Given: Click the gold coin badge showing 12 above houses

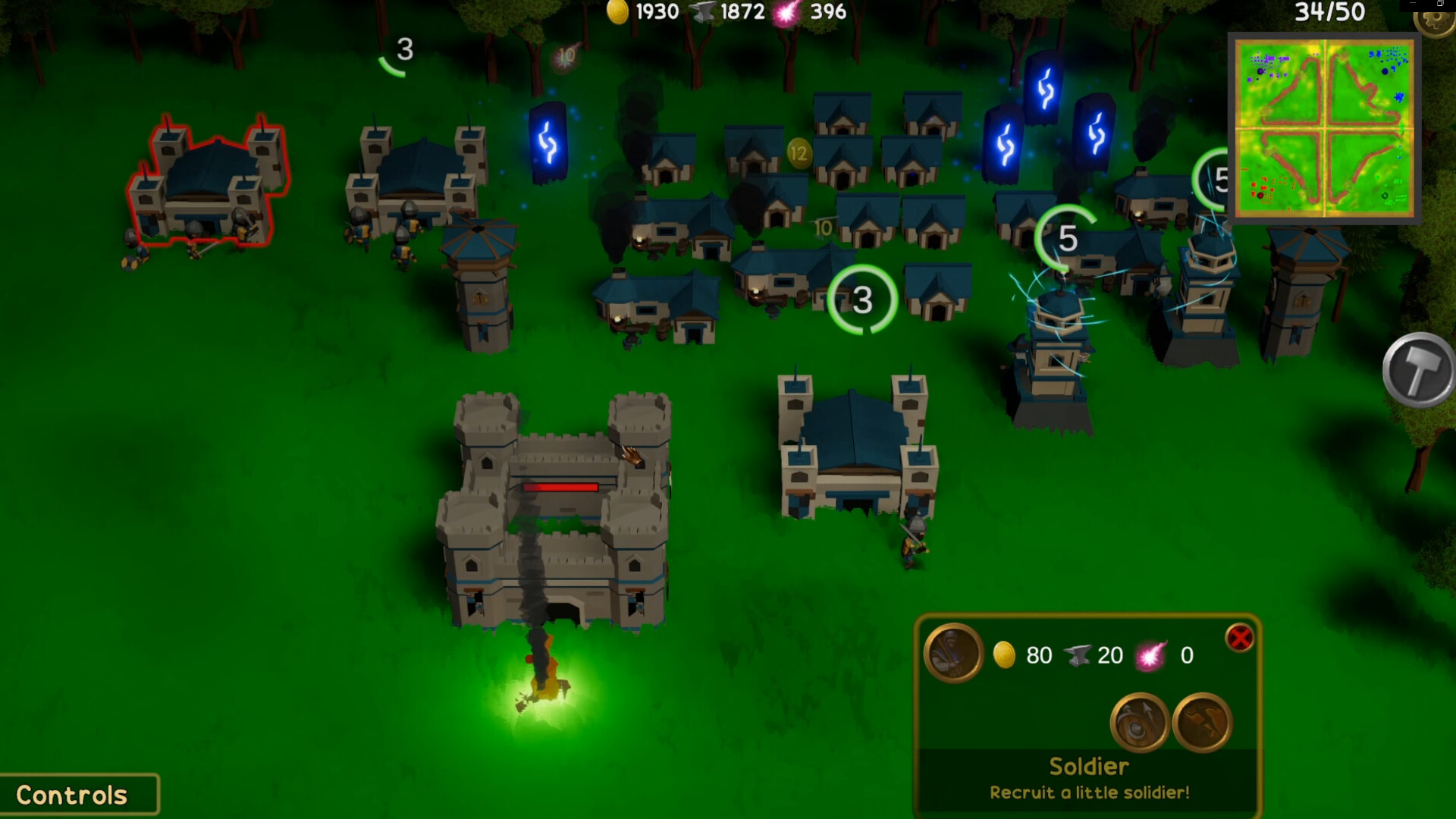Looking at the screenshot, I should (x=799, y=152).
